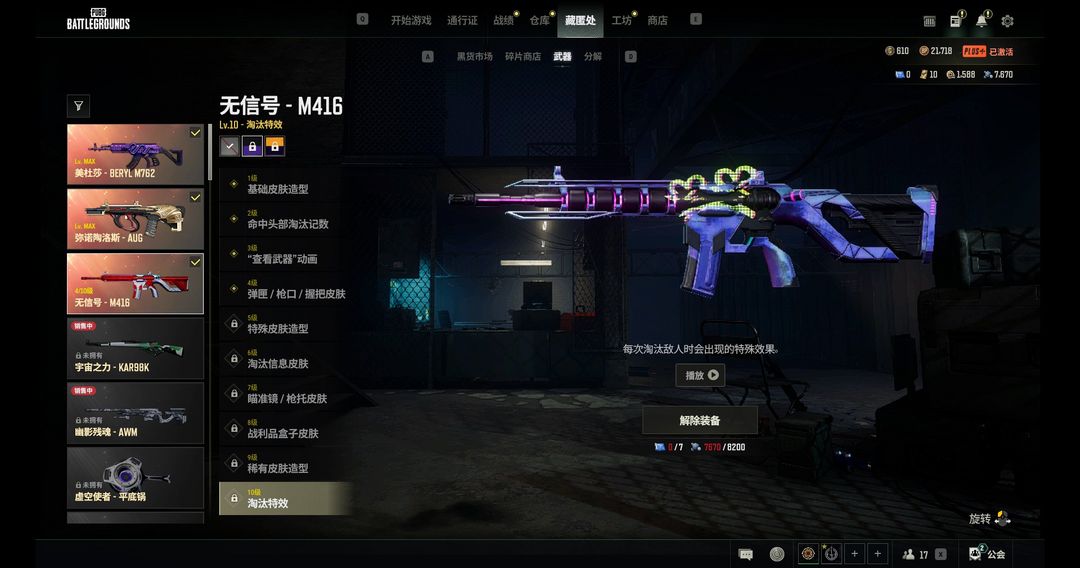Go to the 仓库 tab
1080x568 pixels.
click(539, 20)
